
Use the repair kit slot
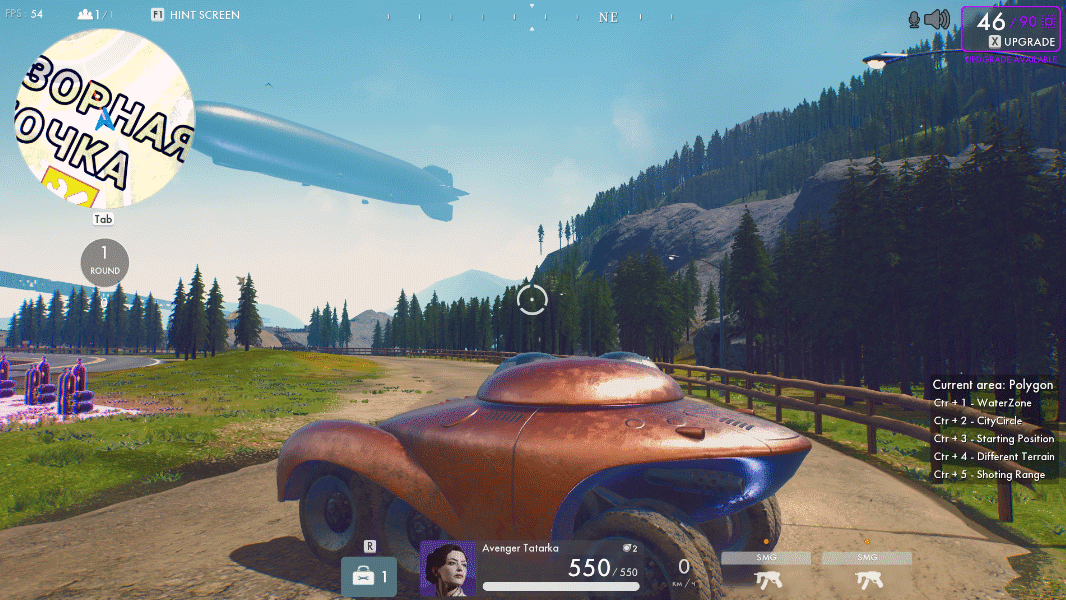coord(370,576)
